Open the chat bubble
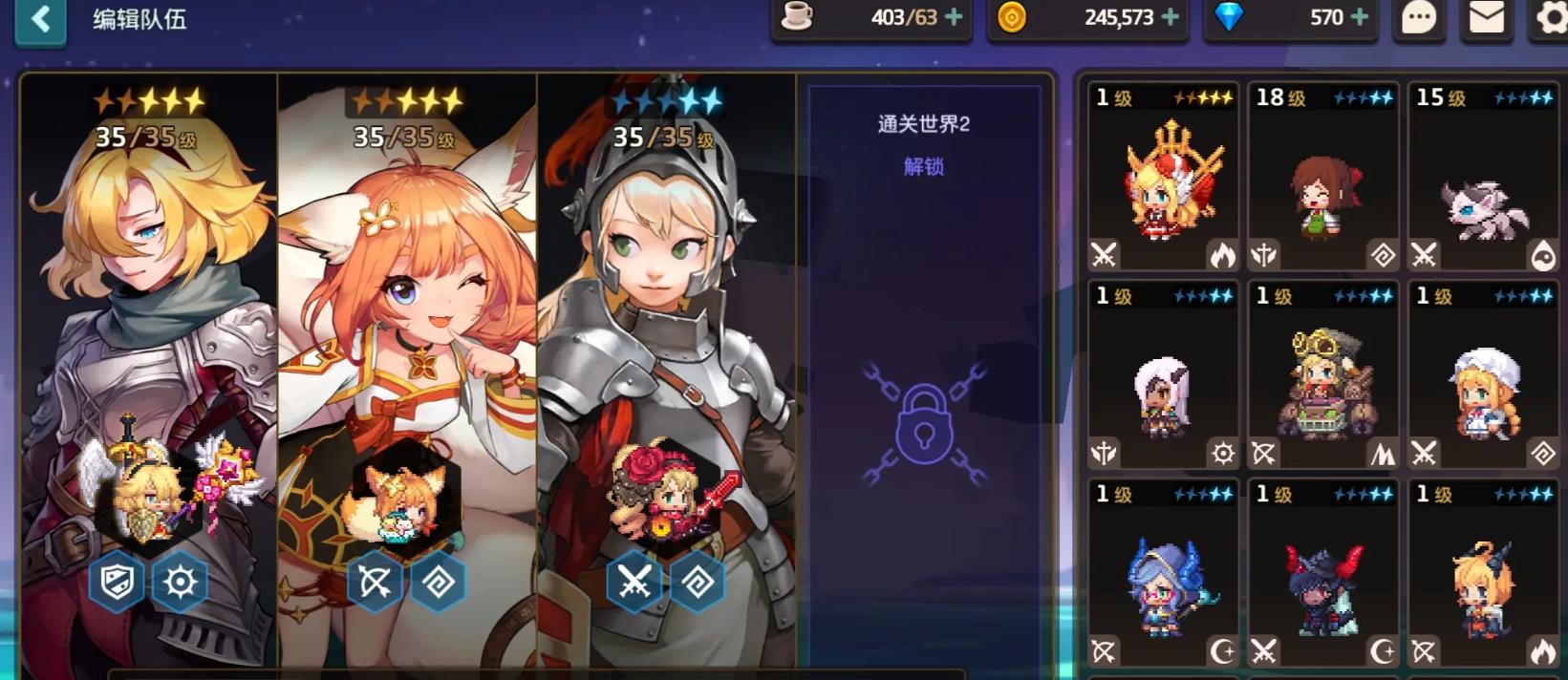Screen dimensions: 1568x680 (1419, 17)
